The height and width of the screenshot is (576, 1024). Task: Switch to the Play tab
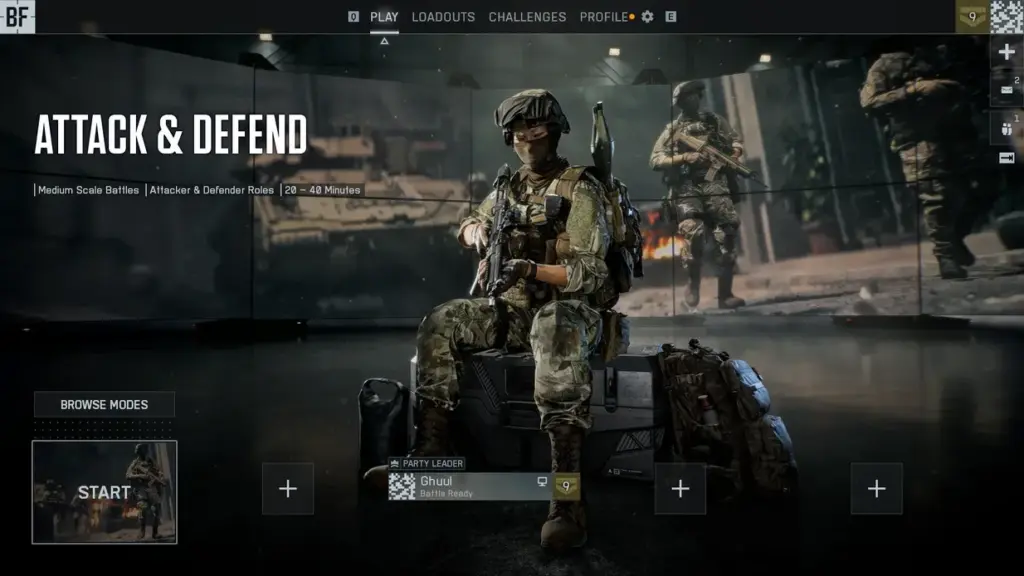click(x=384, y=17)
